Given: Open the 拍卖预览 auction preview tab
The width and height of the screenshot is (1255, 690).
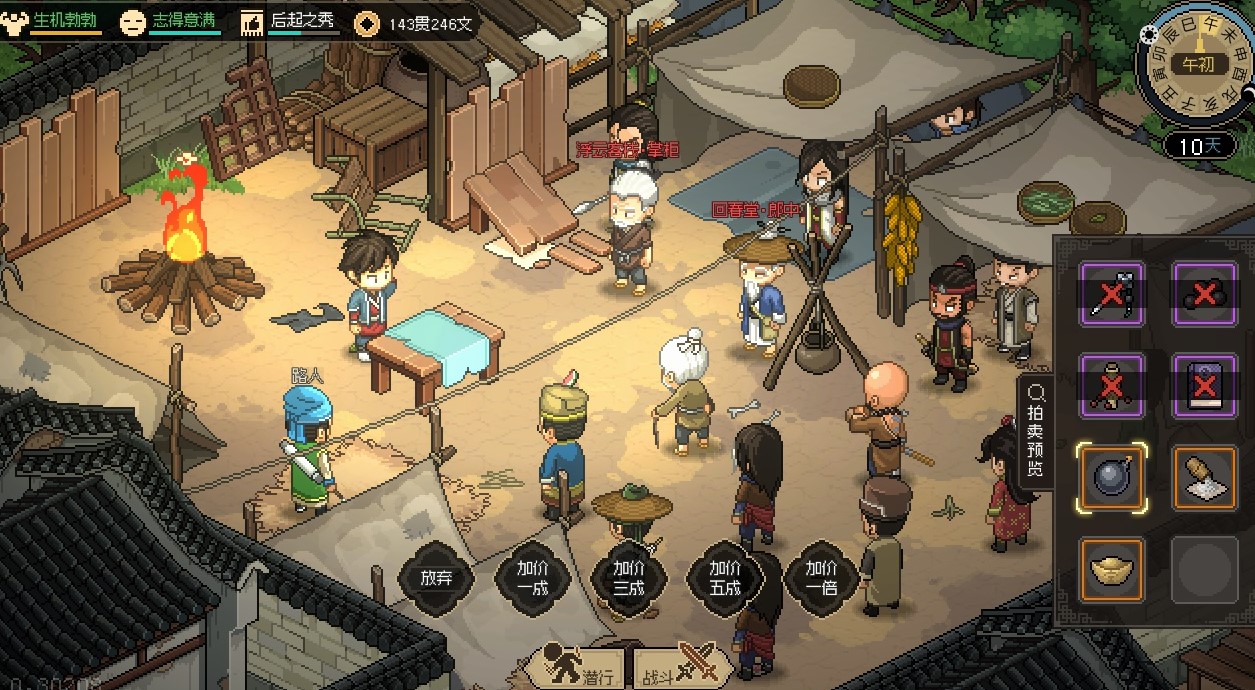Looking at the screenshot, I should tap(1034, 431).
